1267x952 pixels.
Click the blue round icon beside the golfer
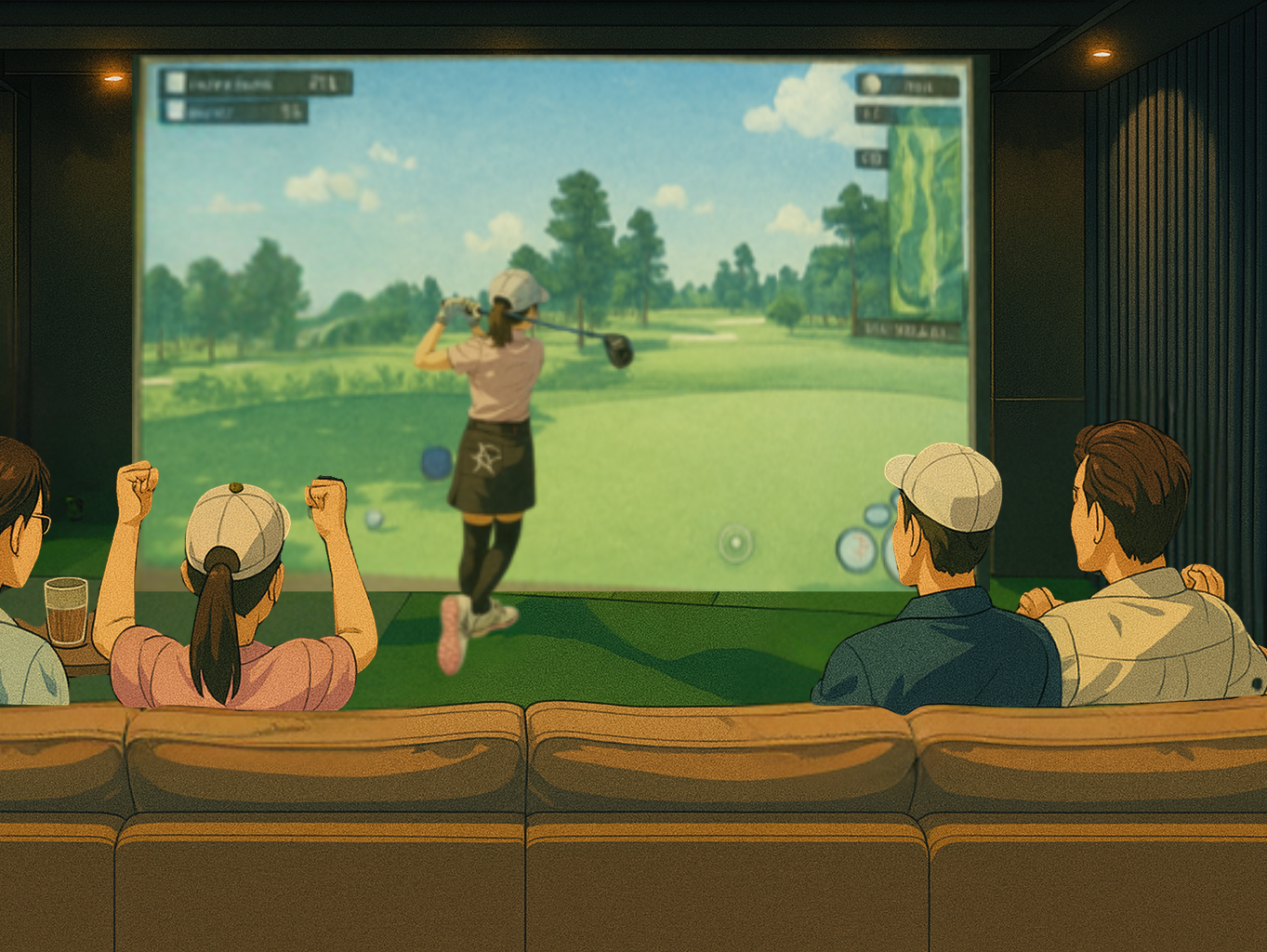[436, 462]
